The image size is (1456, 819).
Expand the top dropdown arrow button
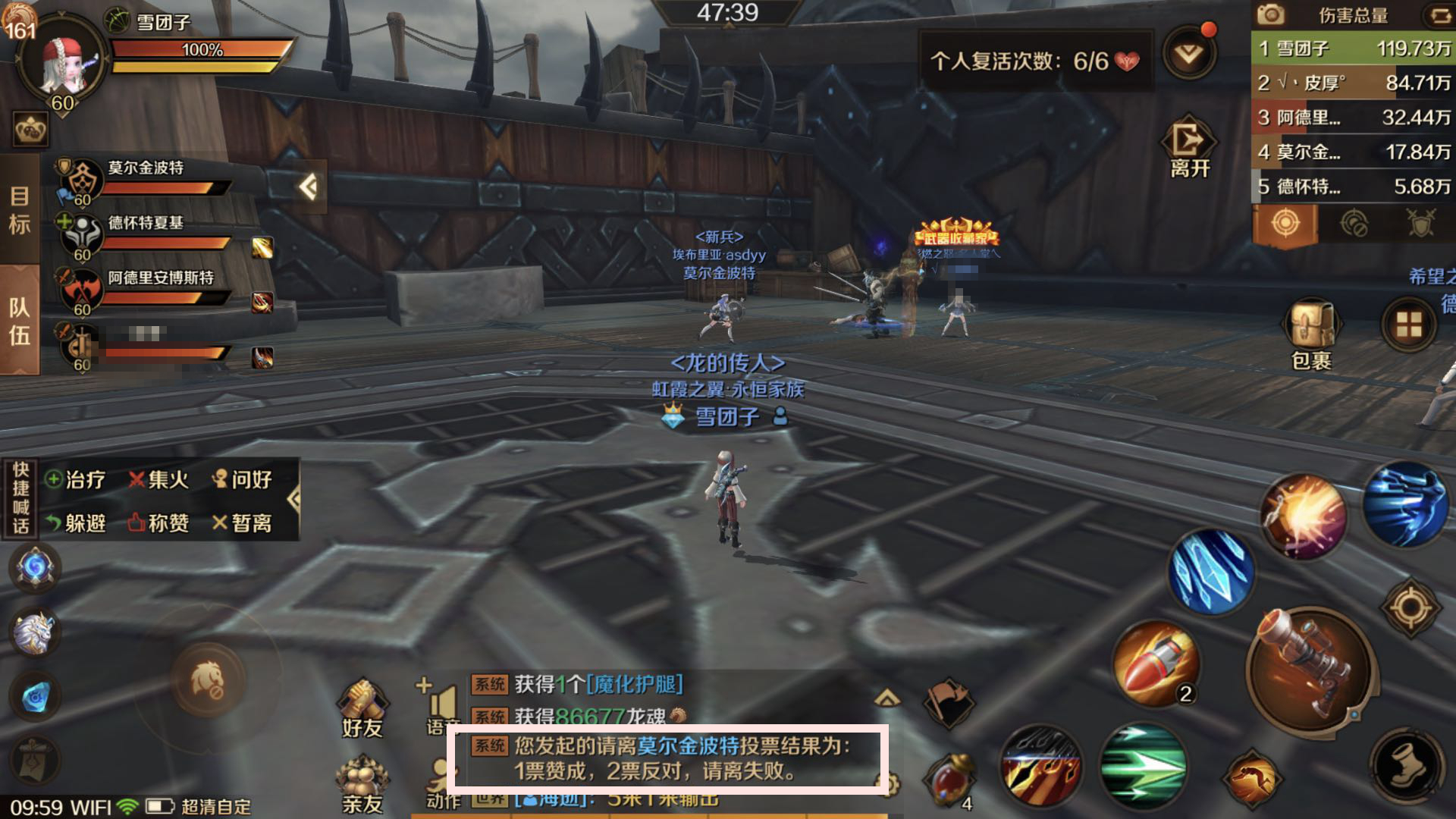point(1189,53)
